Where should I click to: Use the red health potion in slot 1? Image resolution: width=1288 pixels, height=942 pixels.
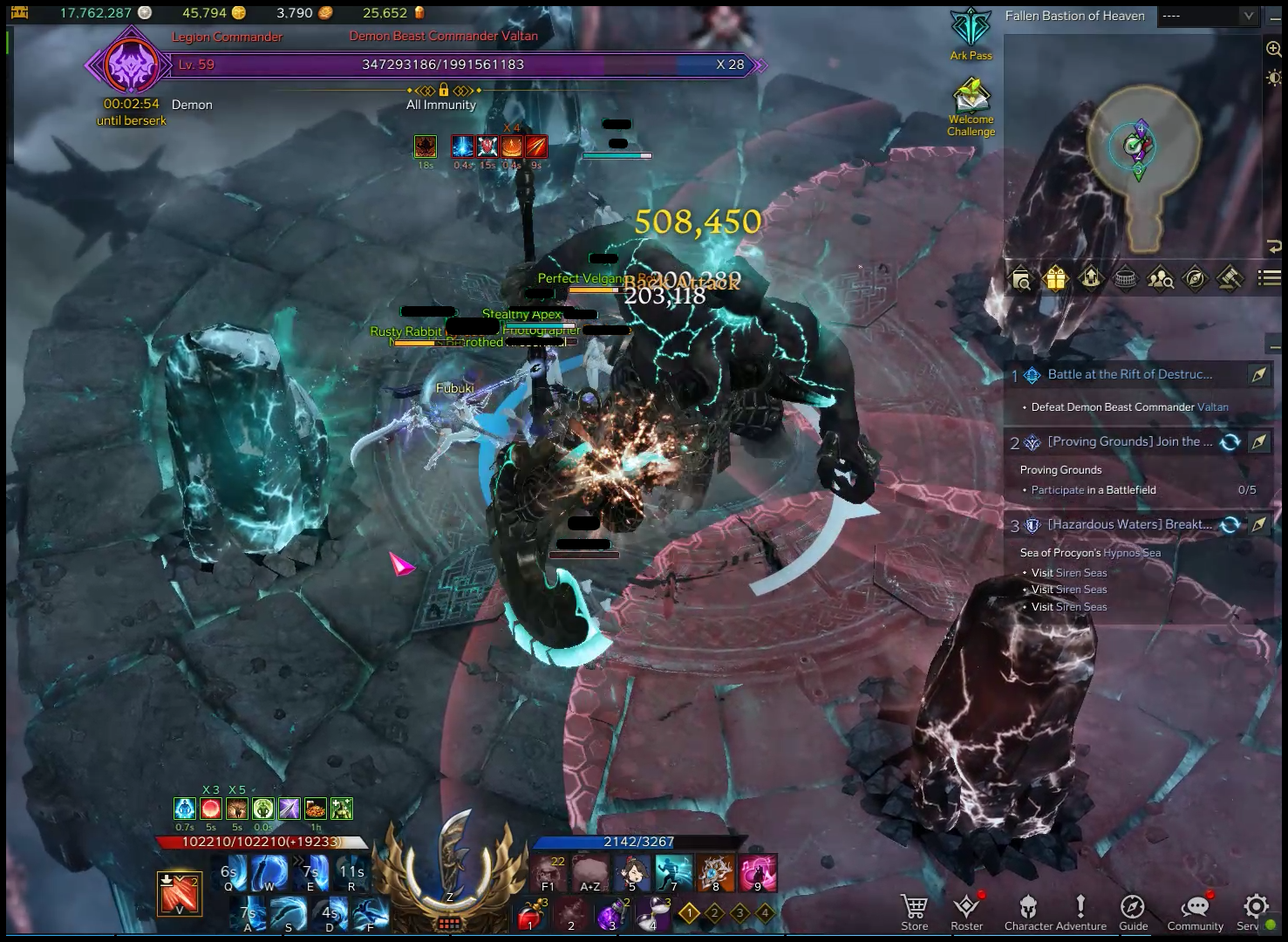528,914
